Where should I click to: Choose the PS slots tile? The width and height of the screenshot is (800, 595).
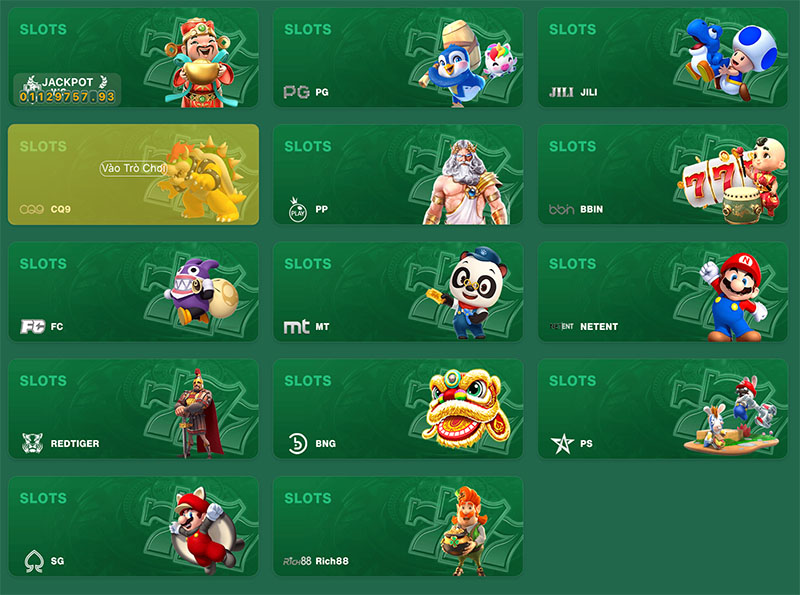[x=662, y=409]
